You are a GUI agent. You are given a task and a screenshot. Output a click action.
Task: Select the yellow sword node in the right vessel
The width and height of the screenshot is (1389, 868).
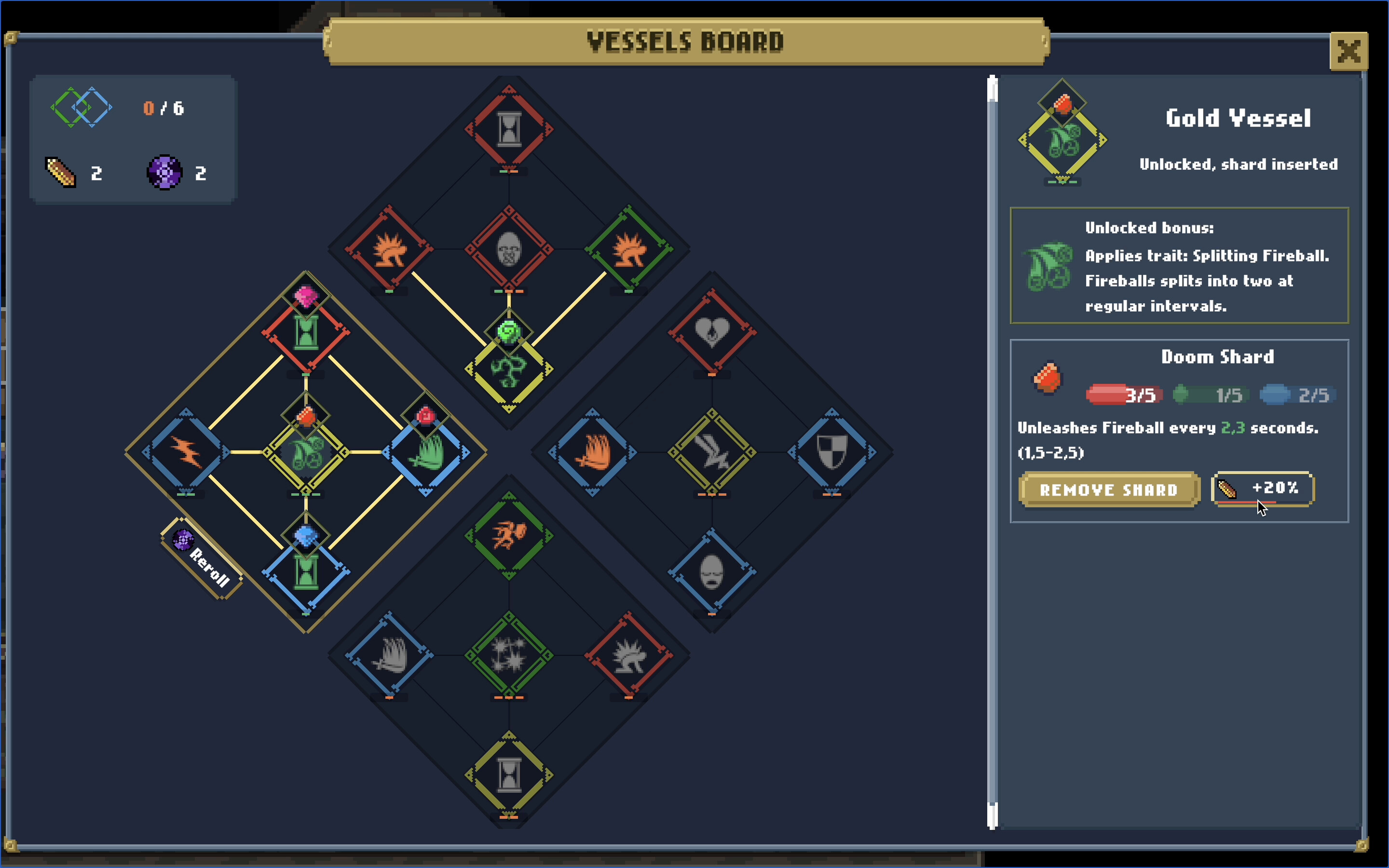[x=712, y=451]
